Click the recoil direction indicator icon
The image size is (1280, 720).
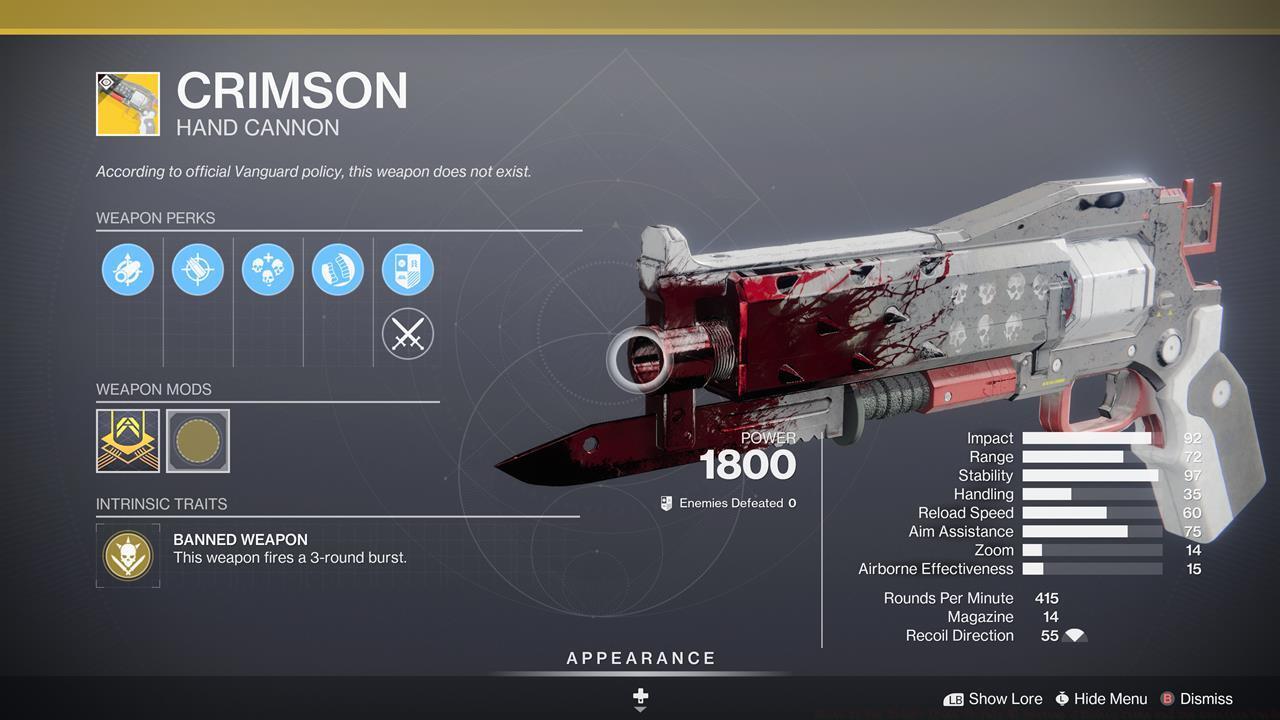point(1077,635)
